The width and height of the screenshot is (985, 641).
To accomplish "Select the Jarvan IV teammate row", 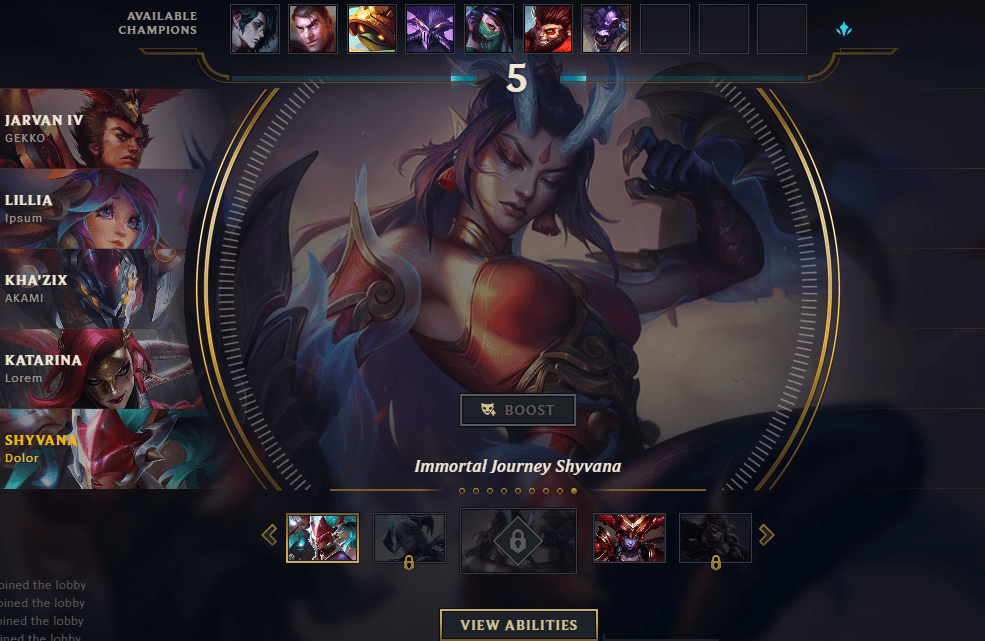I will point(100,129).
